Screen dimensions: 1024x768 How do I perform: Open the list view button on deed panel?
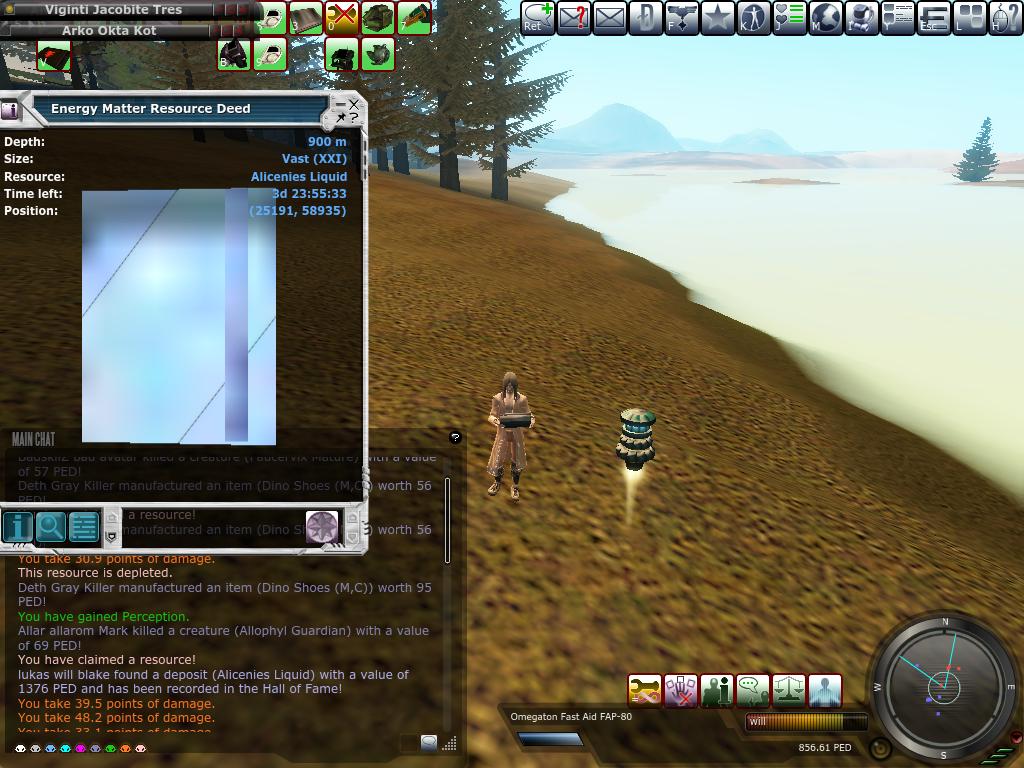84,526
